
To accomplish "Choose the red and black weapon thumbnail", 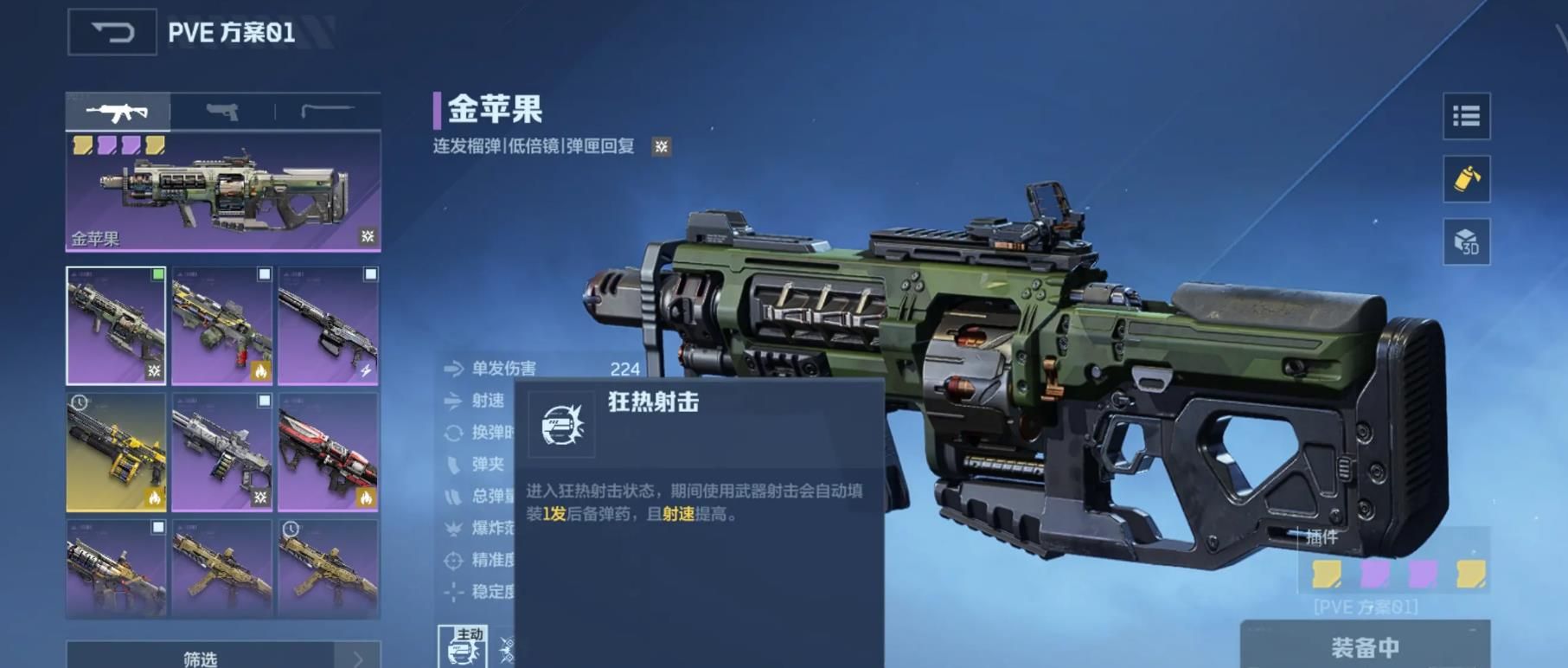I will pyautogui.click(x=328, y=452).
